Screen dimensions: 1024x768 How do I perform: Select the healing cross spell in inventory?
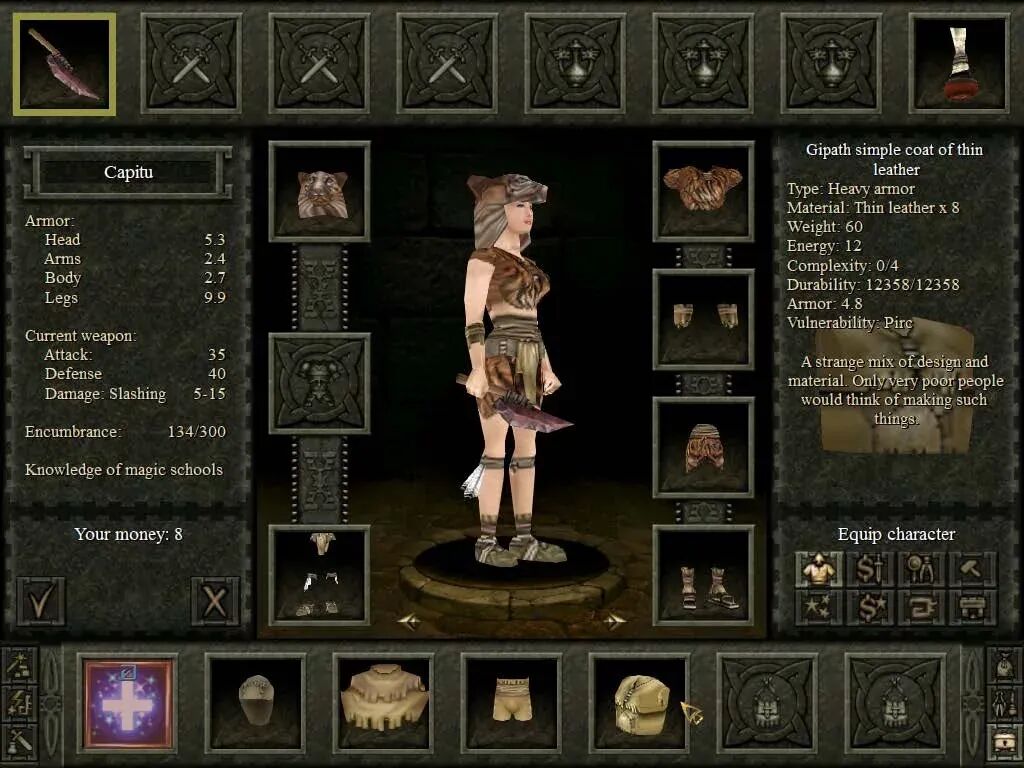(x=127, y=703)
